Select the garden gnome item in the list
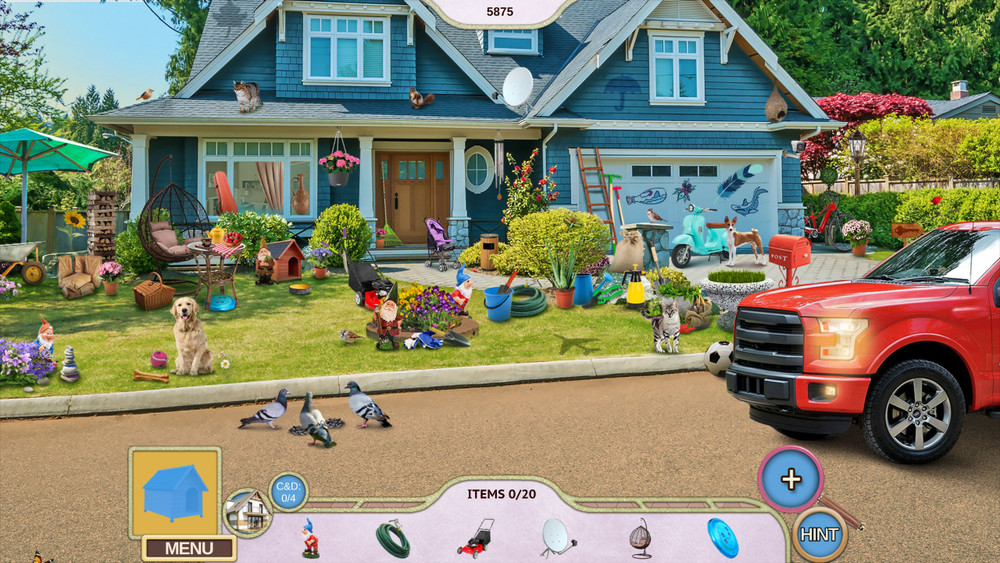 tap(310, 538)
